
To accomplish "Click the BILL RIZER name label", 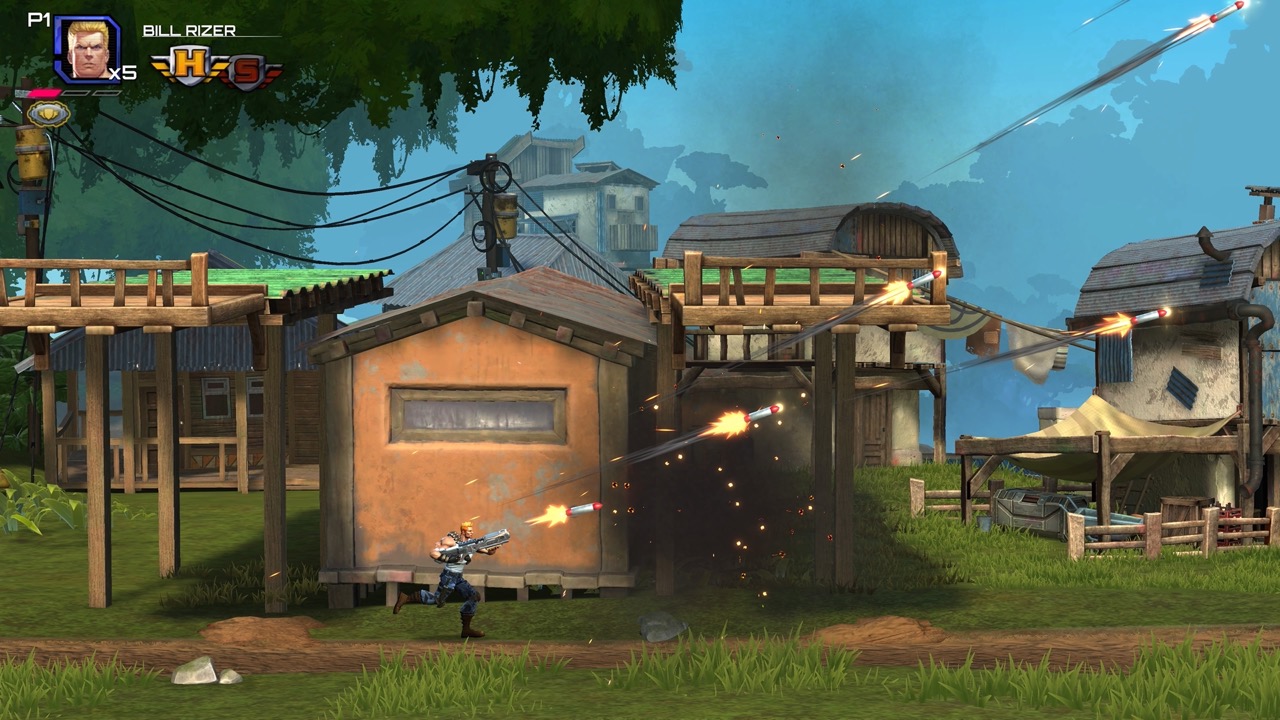I will [190, 30].
